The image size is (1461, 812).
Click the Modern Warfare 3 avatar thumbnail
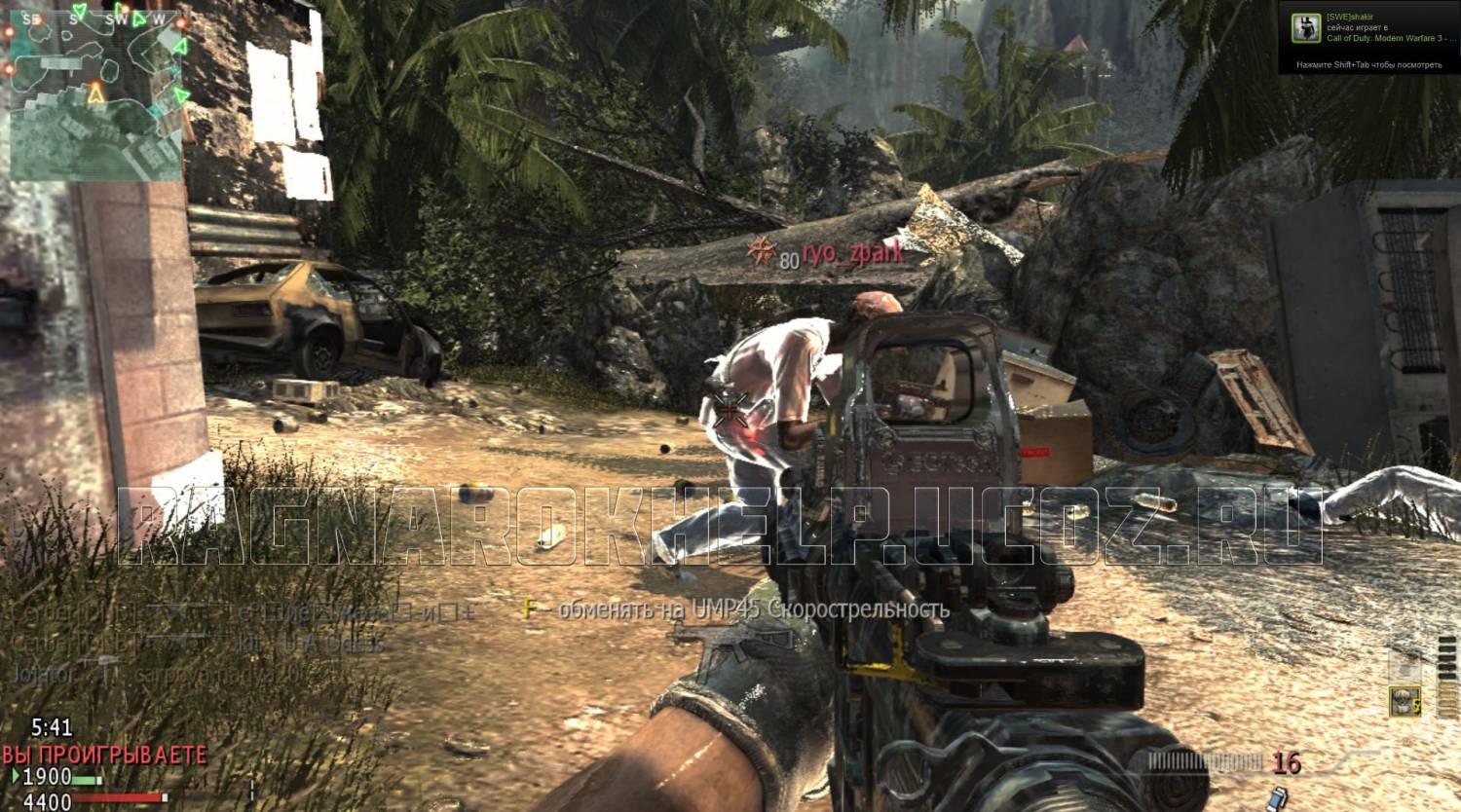click(x=1305, y=28)
